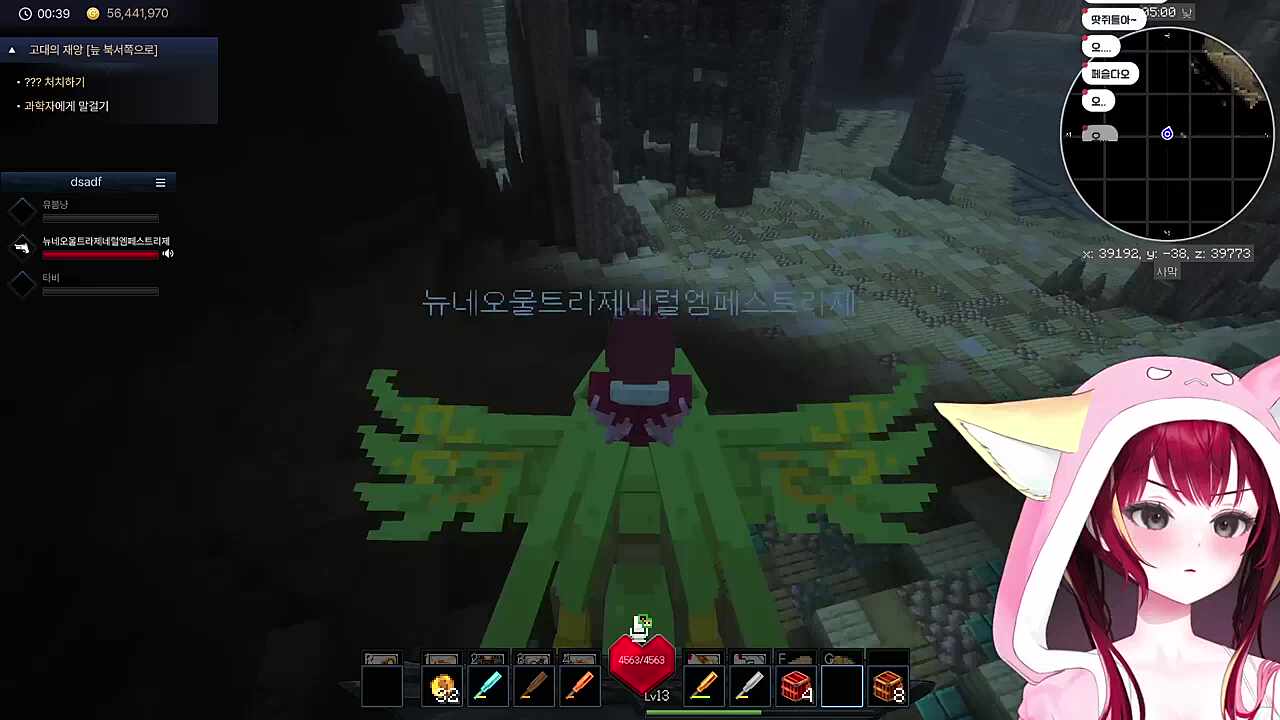Click the weapon icon beside the boss health bar
1280x720 pixels.
22,247
